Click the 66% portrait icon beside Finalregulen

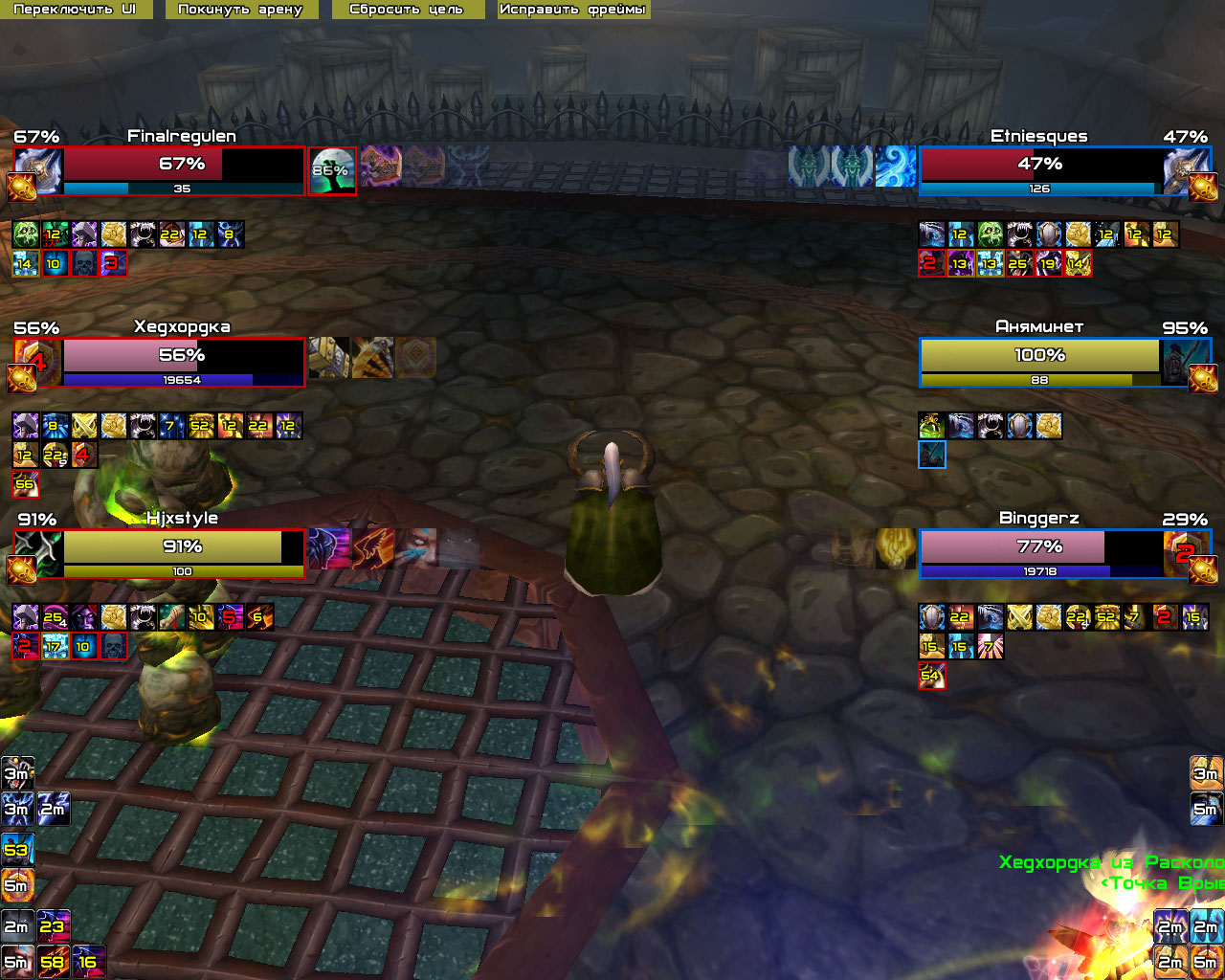coord(332,171)
